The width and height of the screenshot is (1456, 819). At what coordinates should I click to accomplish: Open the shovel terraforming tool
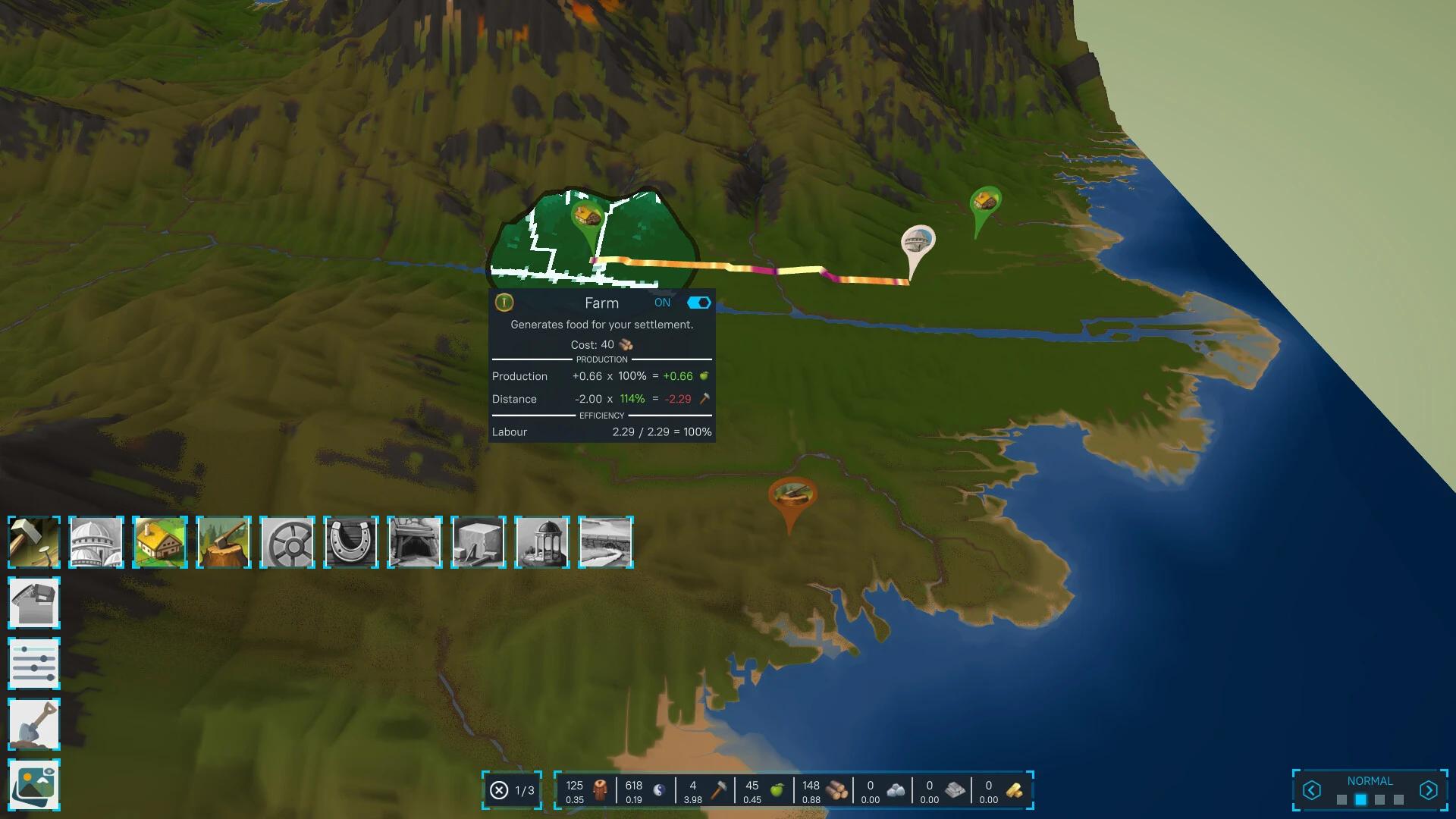tap(34, 724)
